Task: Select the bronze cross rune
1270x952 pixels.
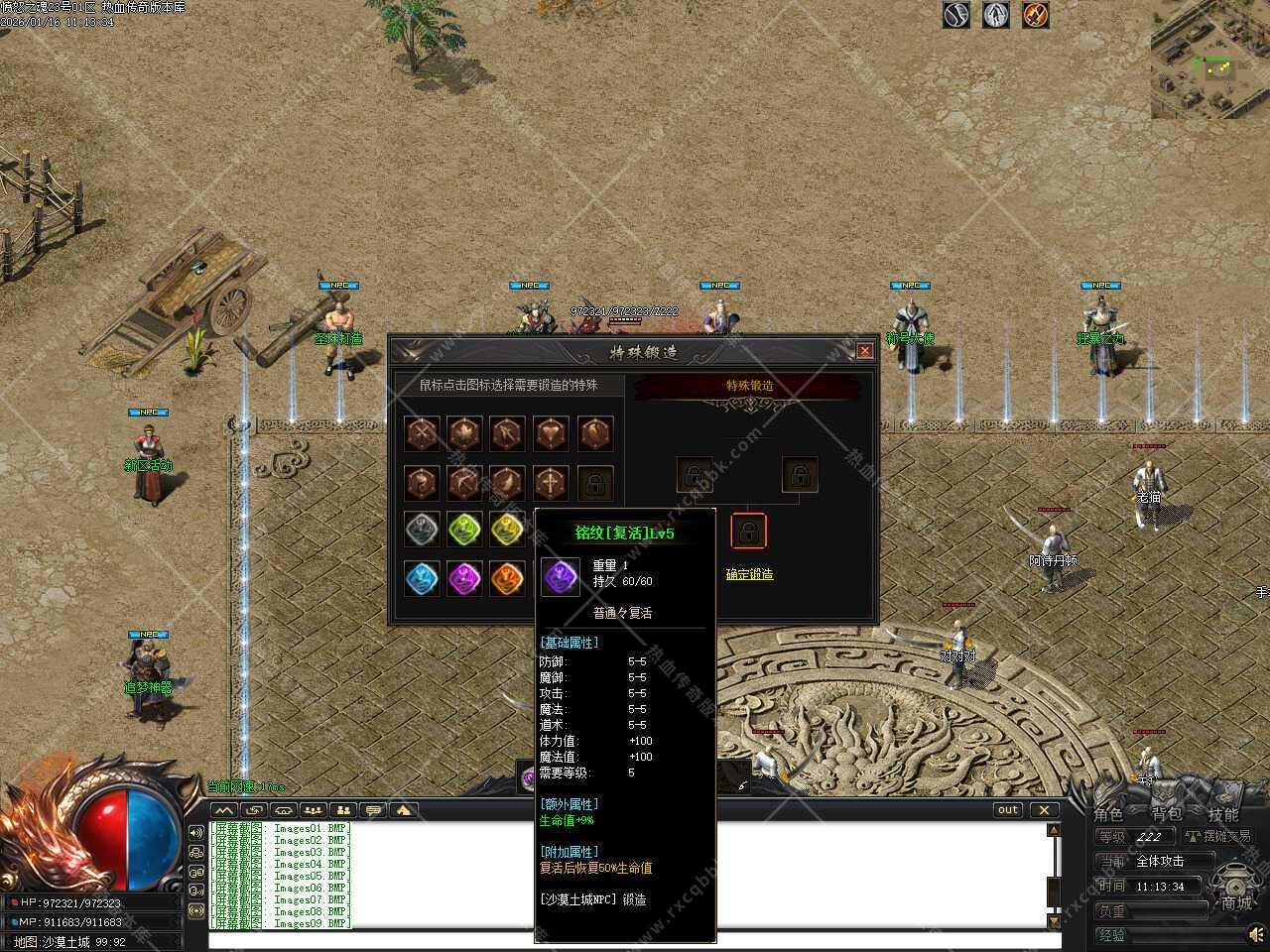Action: pyautogui.click(x=552, y=483)
